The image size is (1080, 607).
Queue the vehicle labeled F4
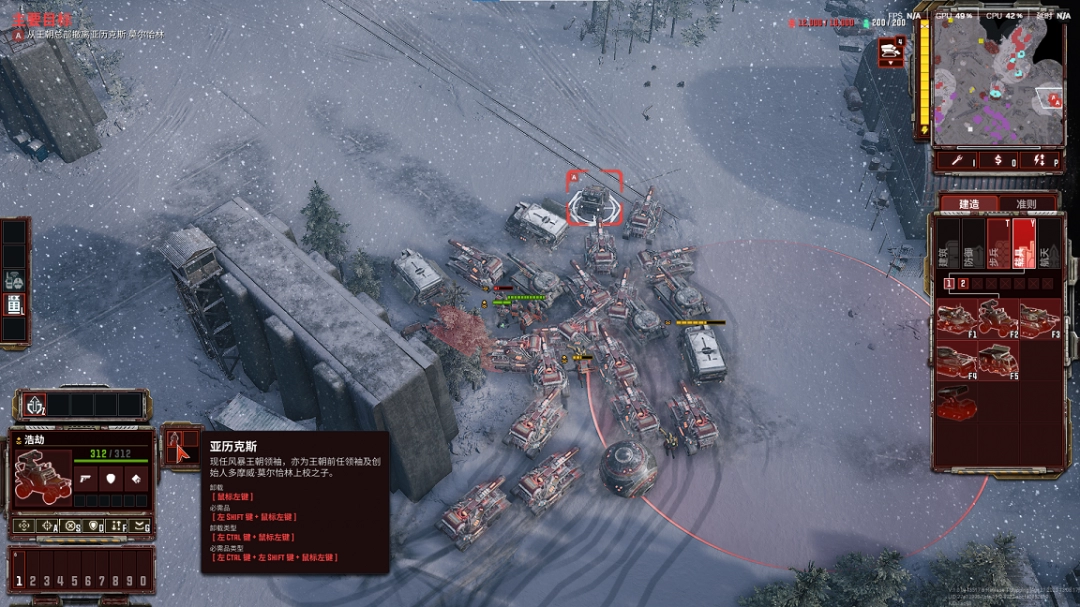pos(957,360)
